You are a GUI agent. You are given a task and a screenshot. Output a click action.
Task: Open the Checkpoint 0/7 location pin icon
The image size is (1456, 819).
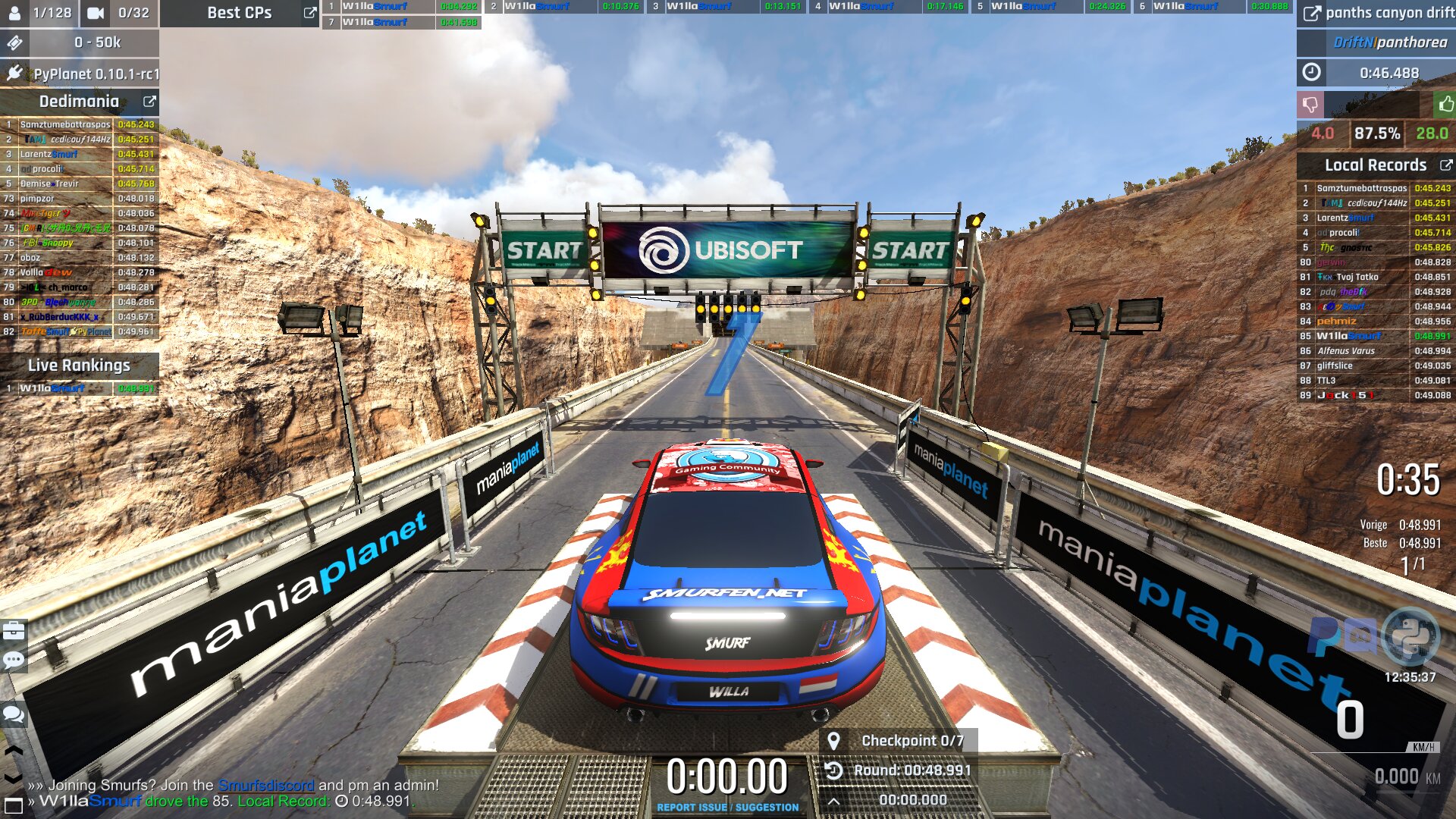click(x=834, y=741)
